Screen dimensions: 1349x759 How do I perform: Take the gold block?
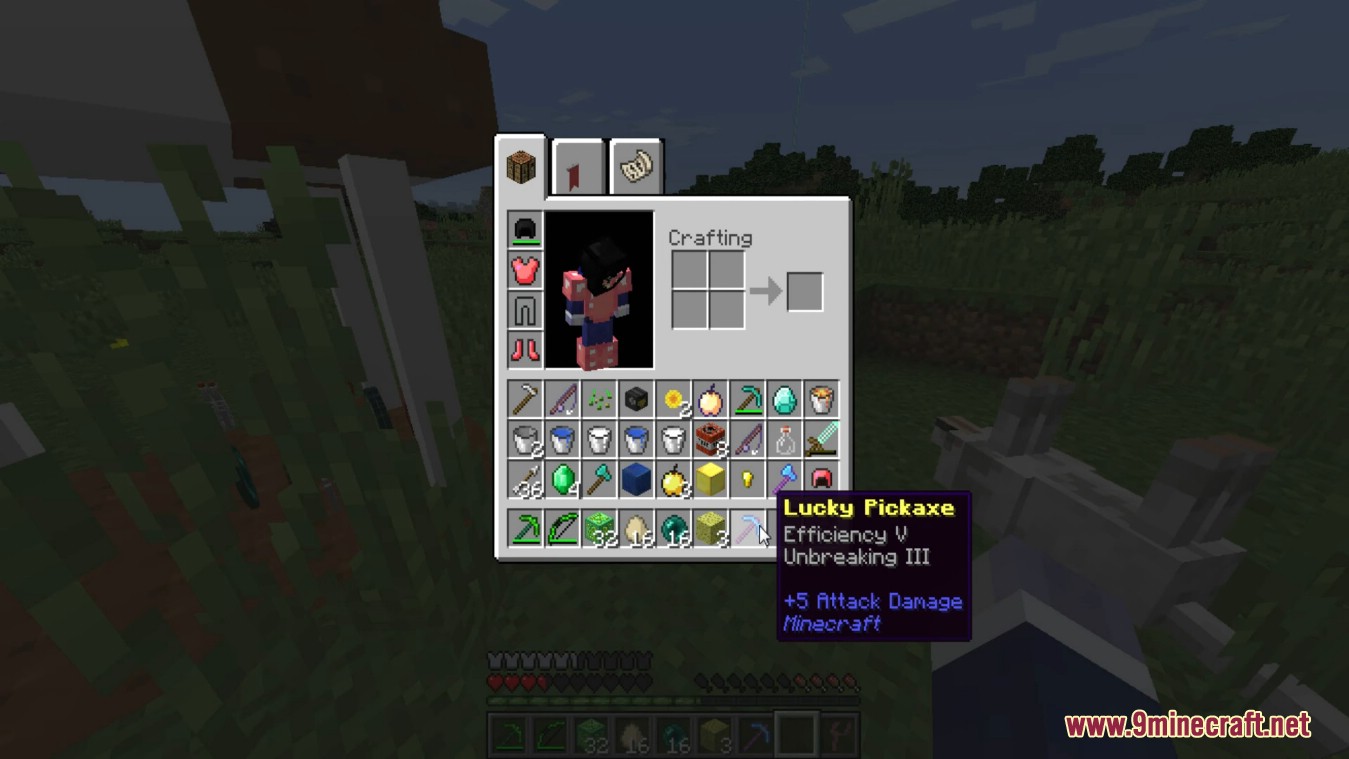710,478
